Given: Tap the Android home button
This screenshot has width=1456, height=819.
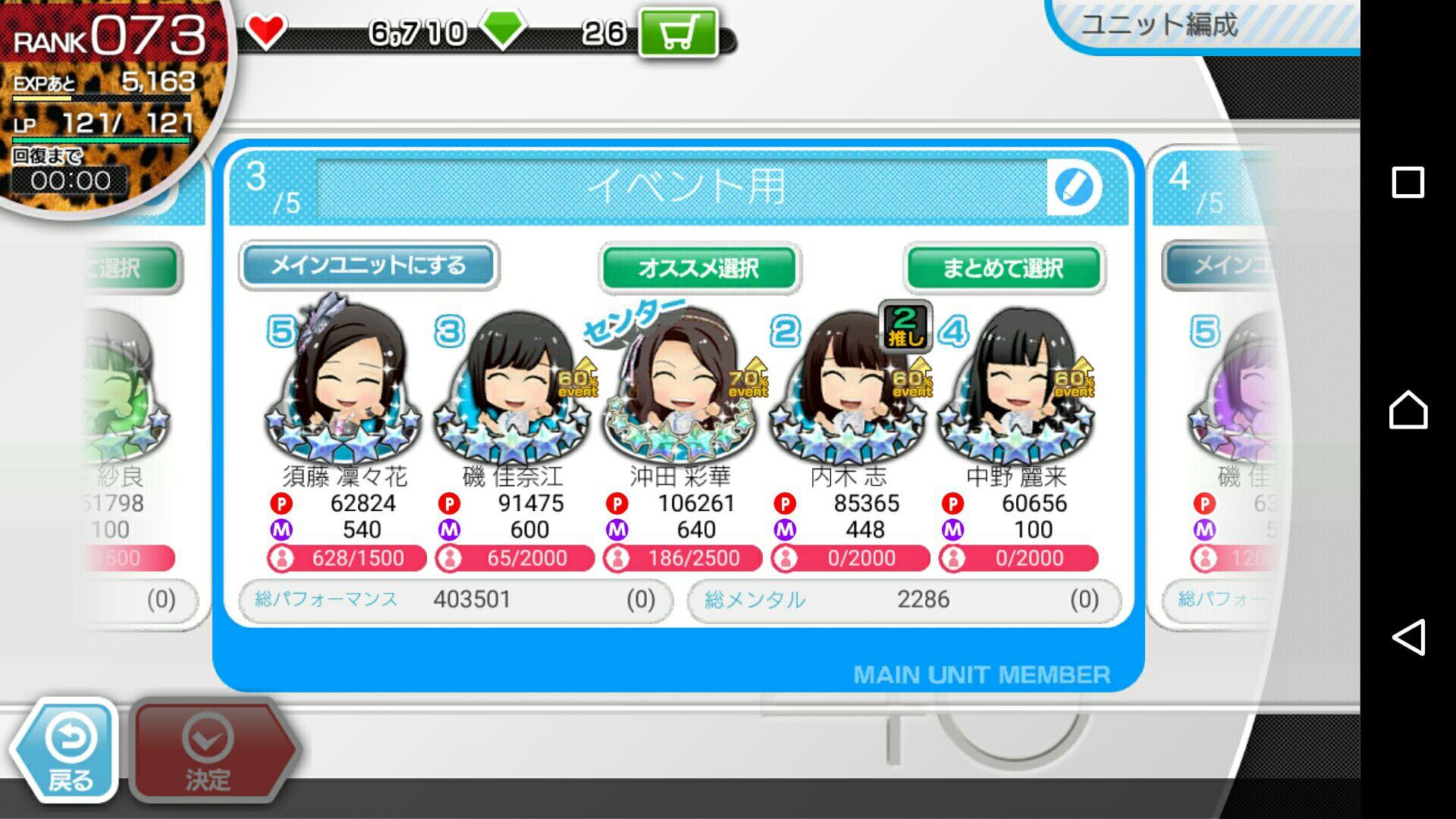Looking at the screenshot, I should point(1408,409).
